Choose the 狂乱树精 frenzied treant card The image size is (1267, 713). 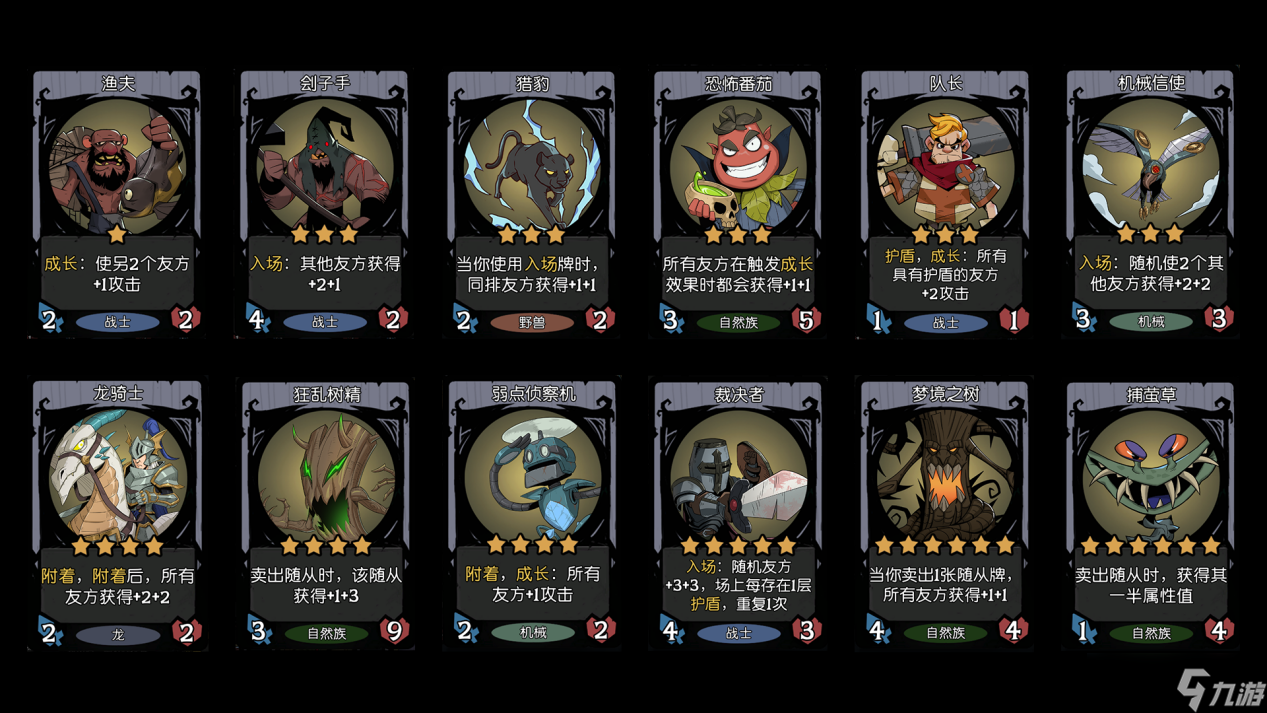click(x=325, y=514)
